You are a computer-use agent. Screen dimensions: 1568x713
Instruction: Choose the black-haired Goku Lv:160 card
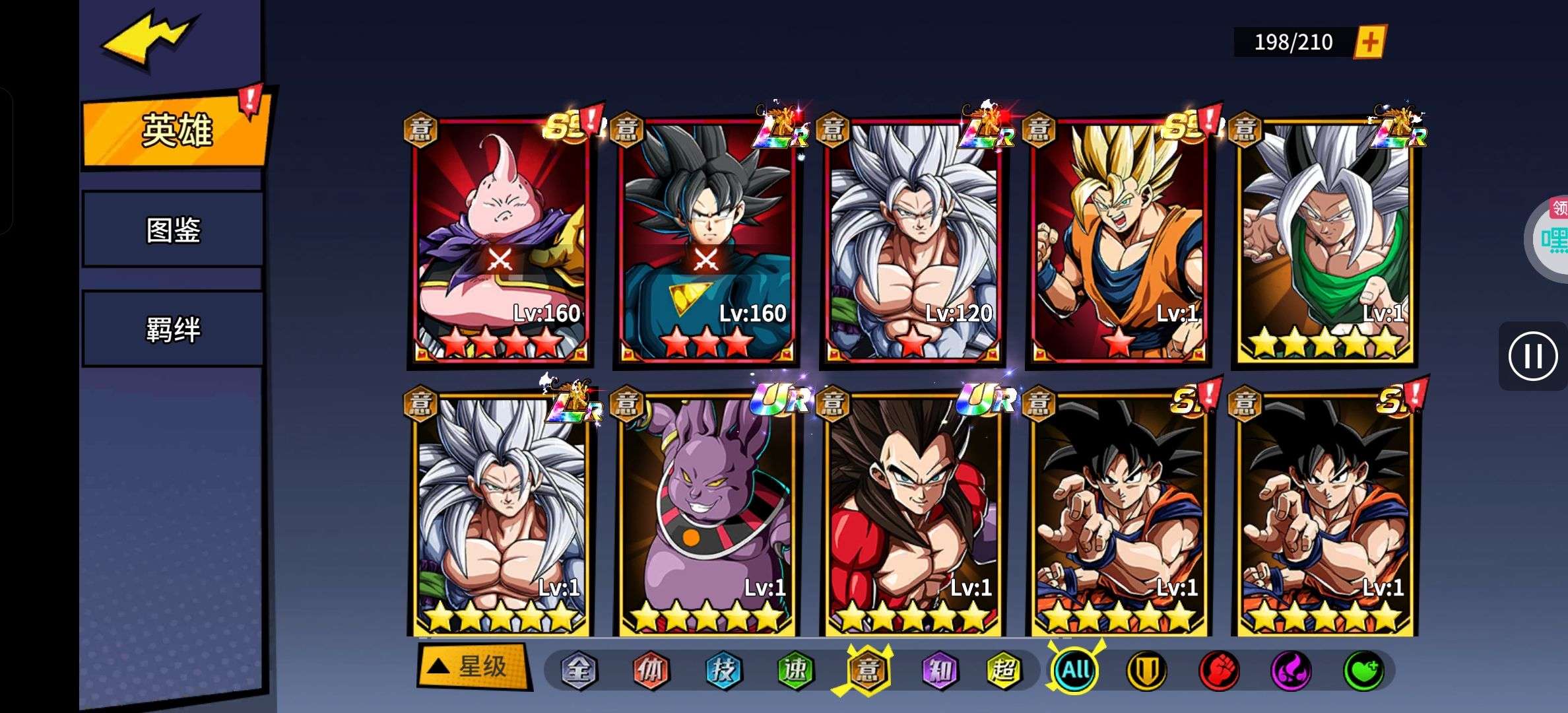pos(706,241)
